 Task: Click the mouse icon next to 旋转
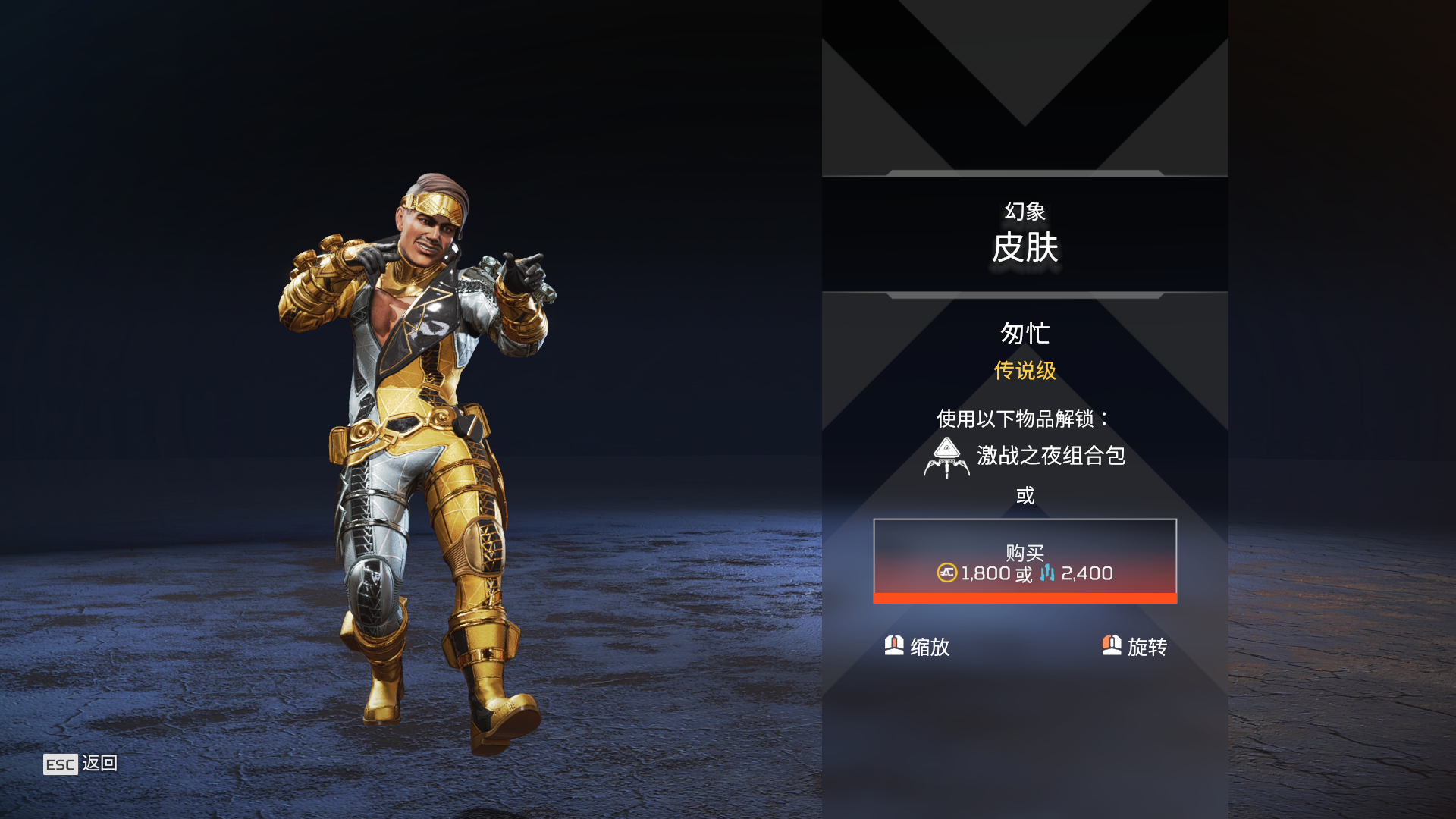pyautogui.click(x=1111, y=647)
